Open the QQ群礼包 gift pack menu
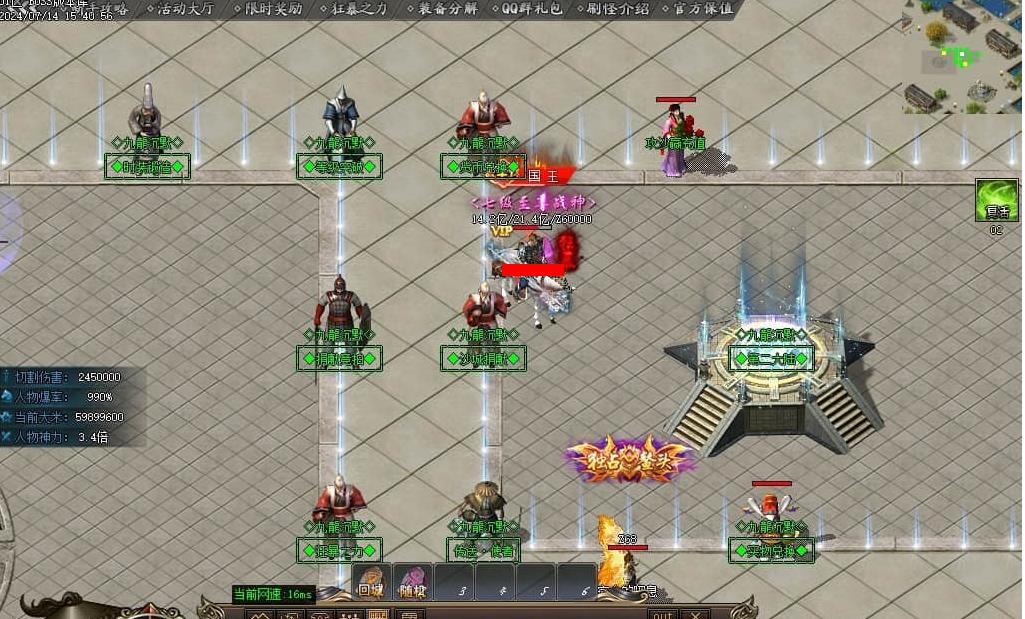 coord(531,9)
